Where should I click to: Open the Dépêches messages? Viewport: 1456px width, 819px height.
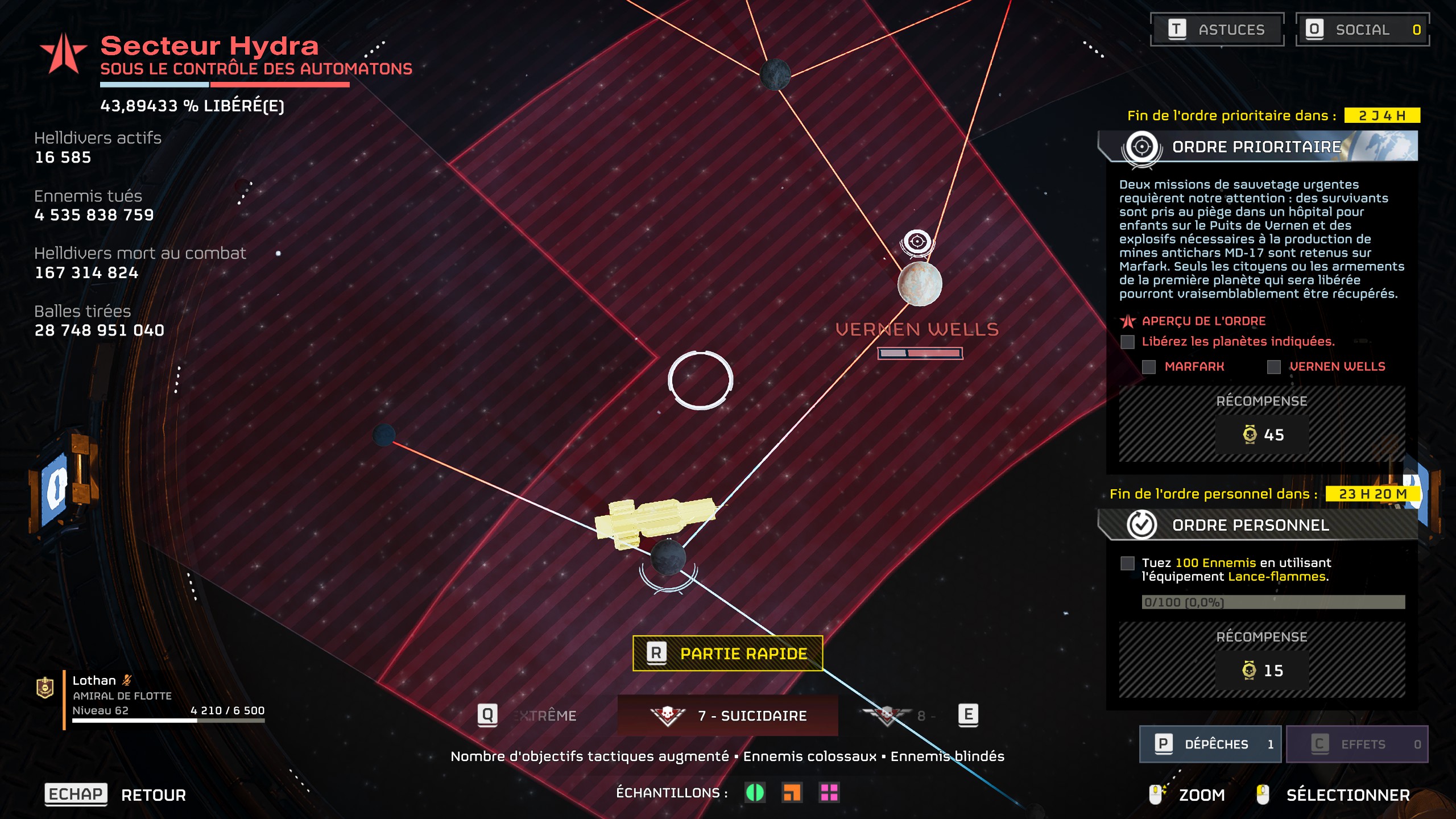click(x=1210, y=744)
